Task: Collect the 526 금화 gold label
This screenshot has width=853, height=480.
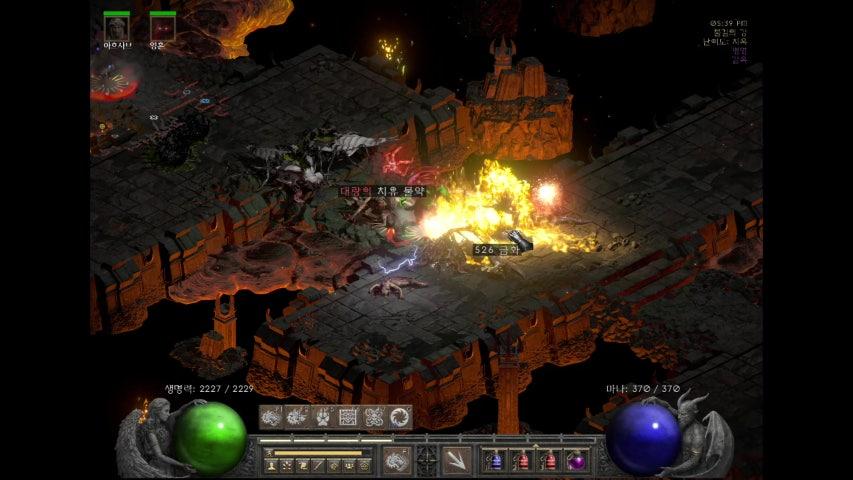Action: [x=497, y=249]
